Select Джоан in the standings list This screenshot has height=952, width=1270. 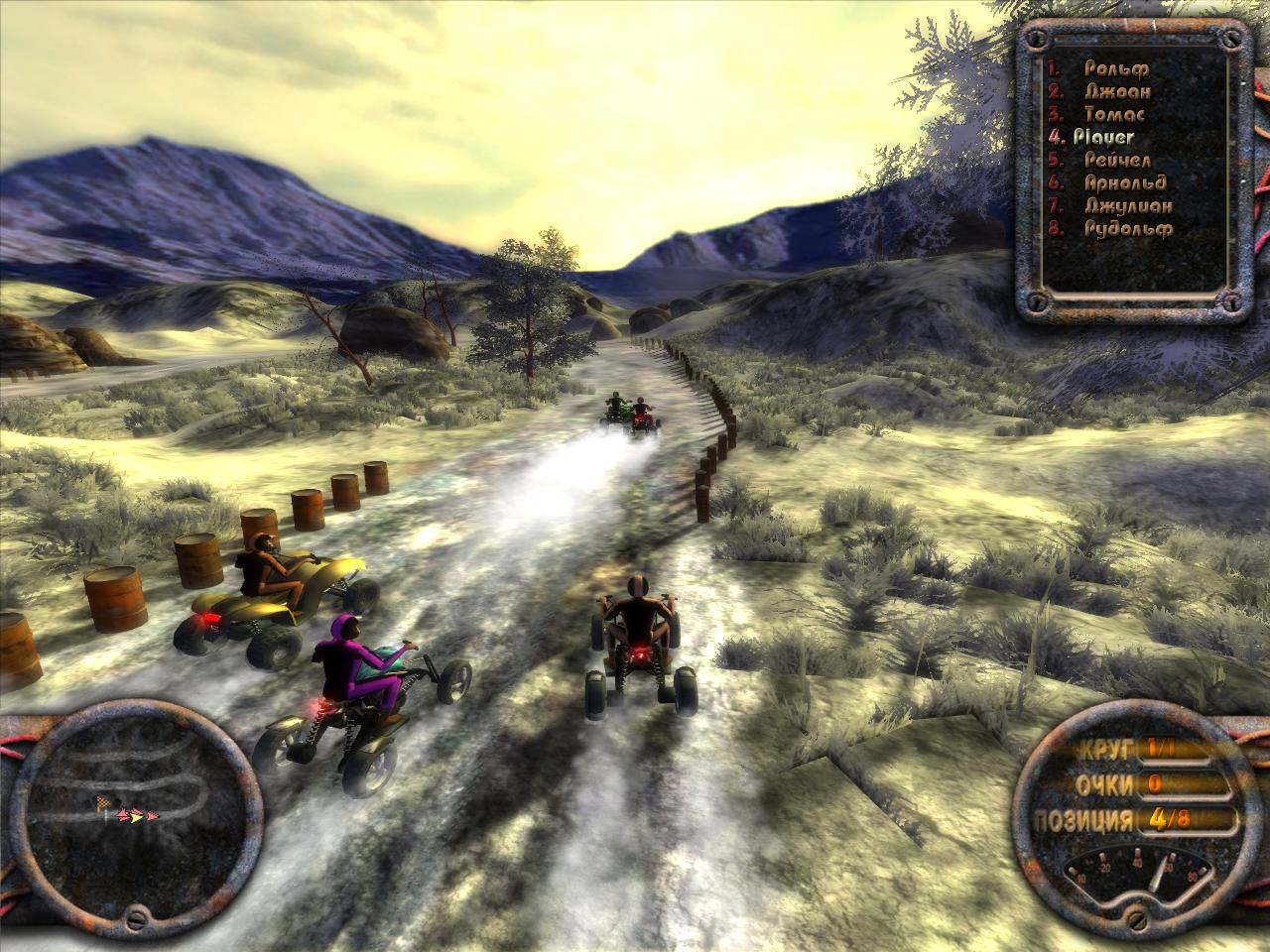1116,91
